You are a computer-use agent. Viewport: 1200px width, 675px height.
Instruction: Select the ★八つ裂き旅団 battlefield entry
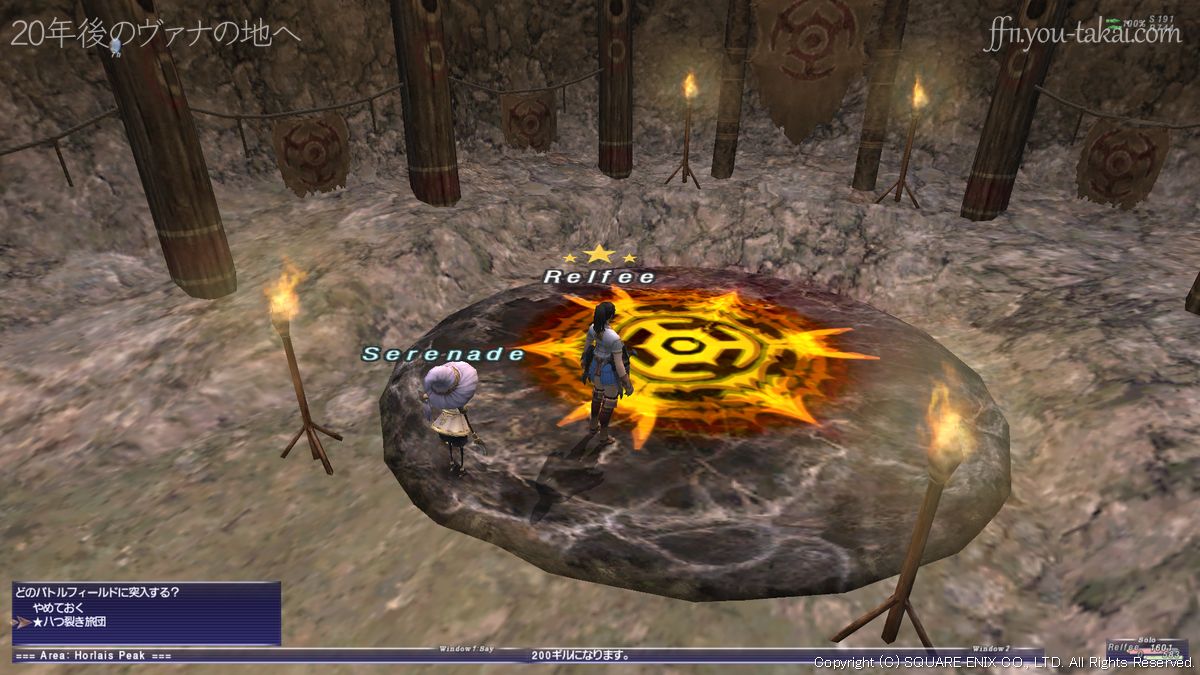(x=68, y=622)
